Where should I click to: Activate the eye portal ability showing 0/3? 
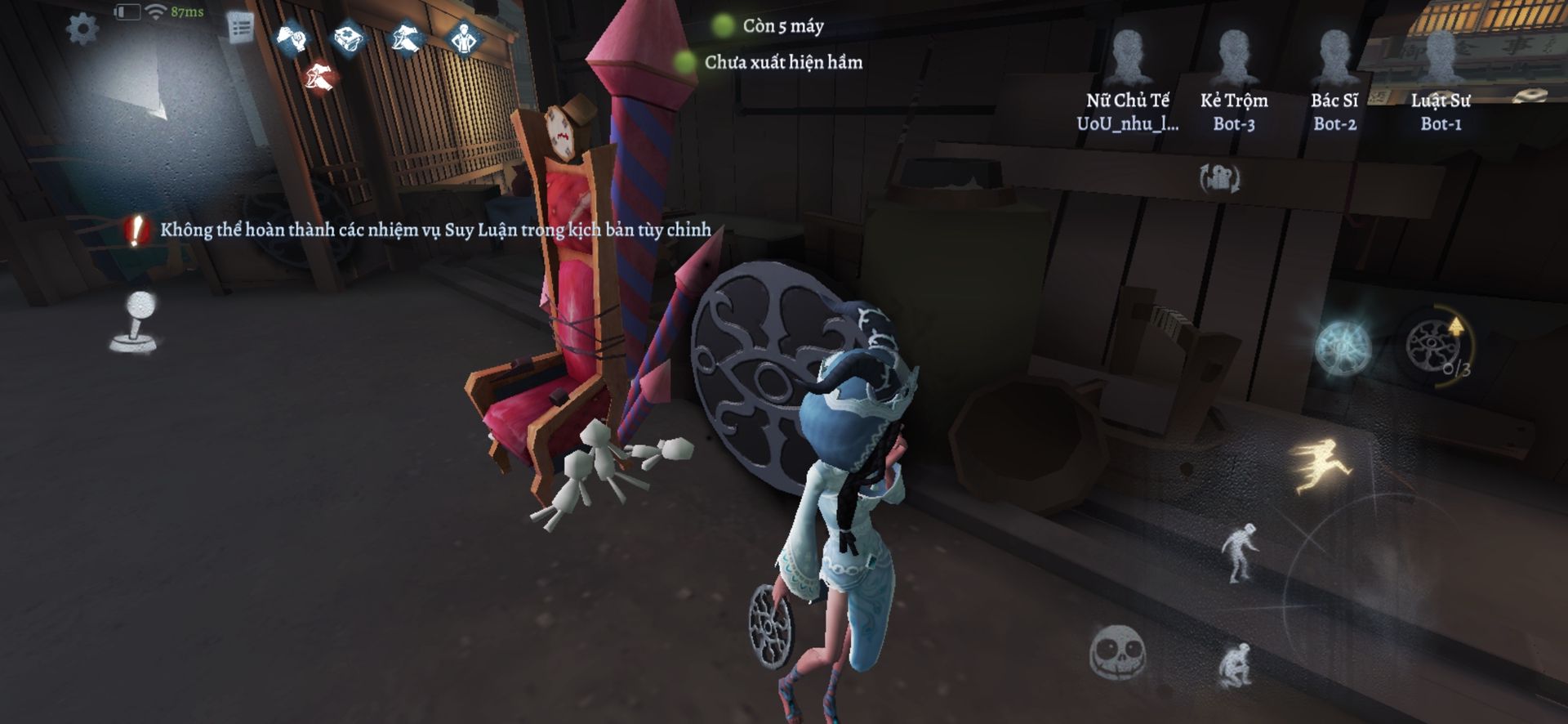[1434, 346]
